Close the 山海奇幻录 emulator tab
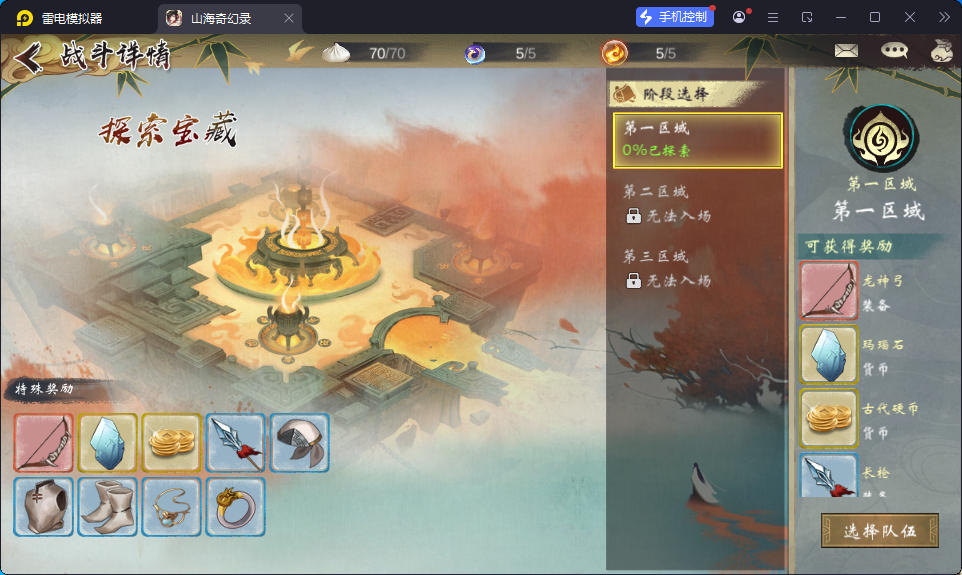This screenshot has width=962, height=575. [x=289, y=18]
